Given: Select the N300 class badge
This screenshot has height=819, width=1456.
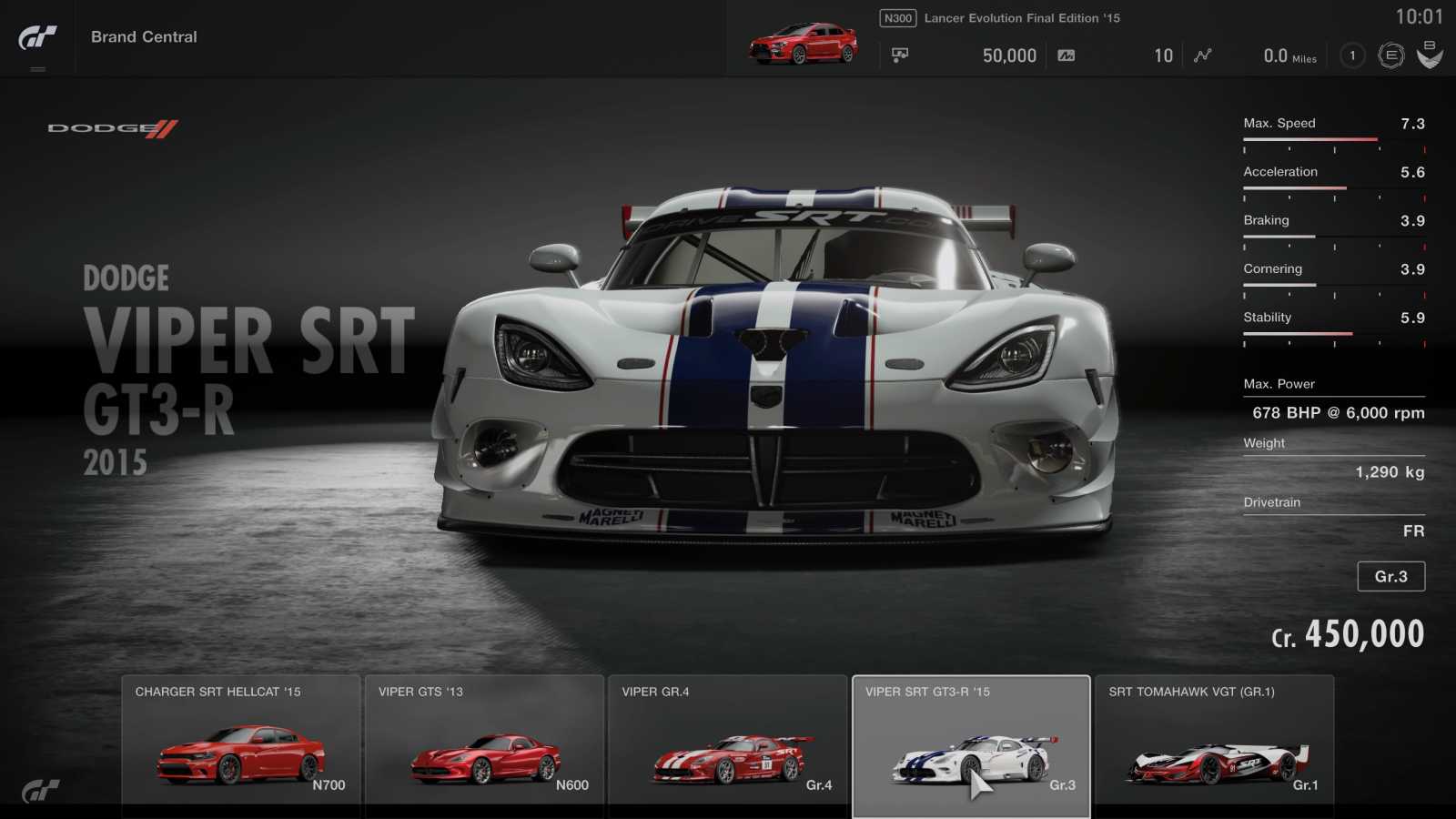Looking at the screenshot, I should click(x=896, y=16).
